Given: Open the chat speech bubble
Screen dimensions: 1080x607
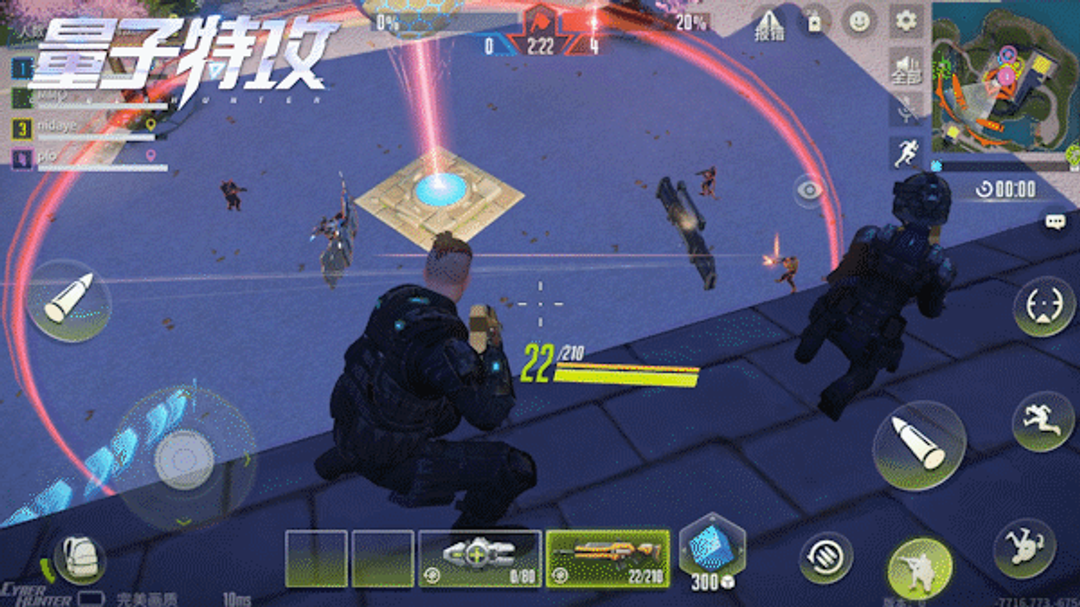Looking at the screenshot, I should click(x=1055, y=222).
